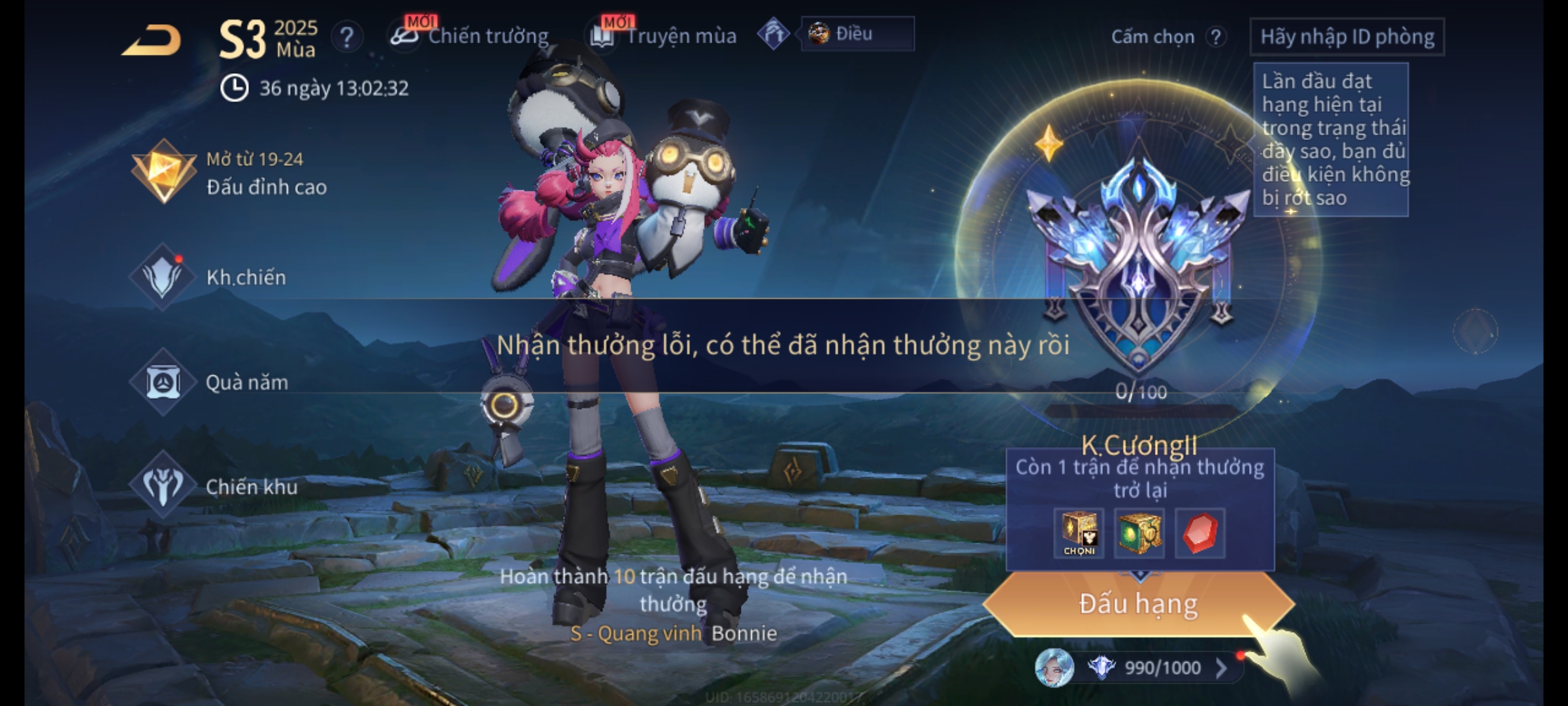
Task: Click the room ID input field
Action: coord(1347,37)
